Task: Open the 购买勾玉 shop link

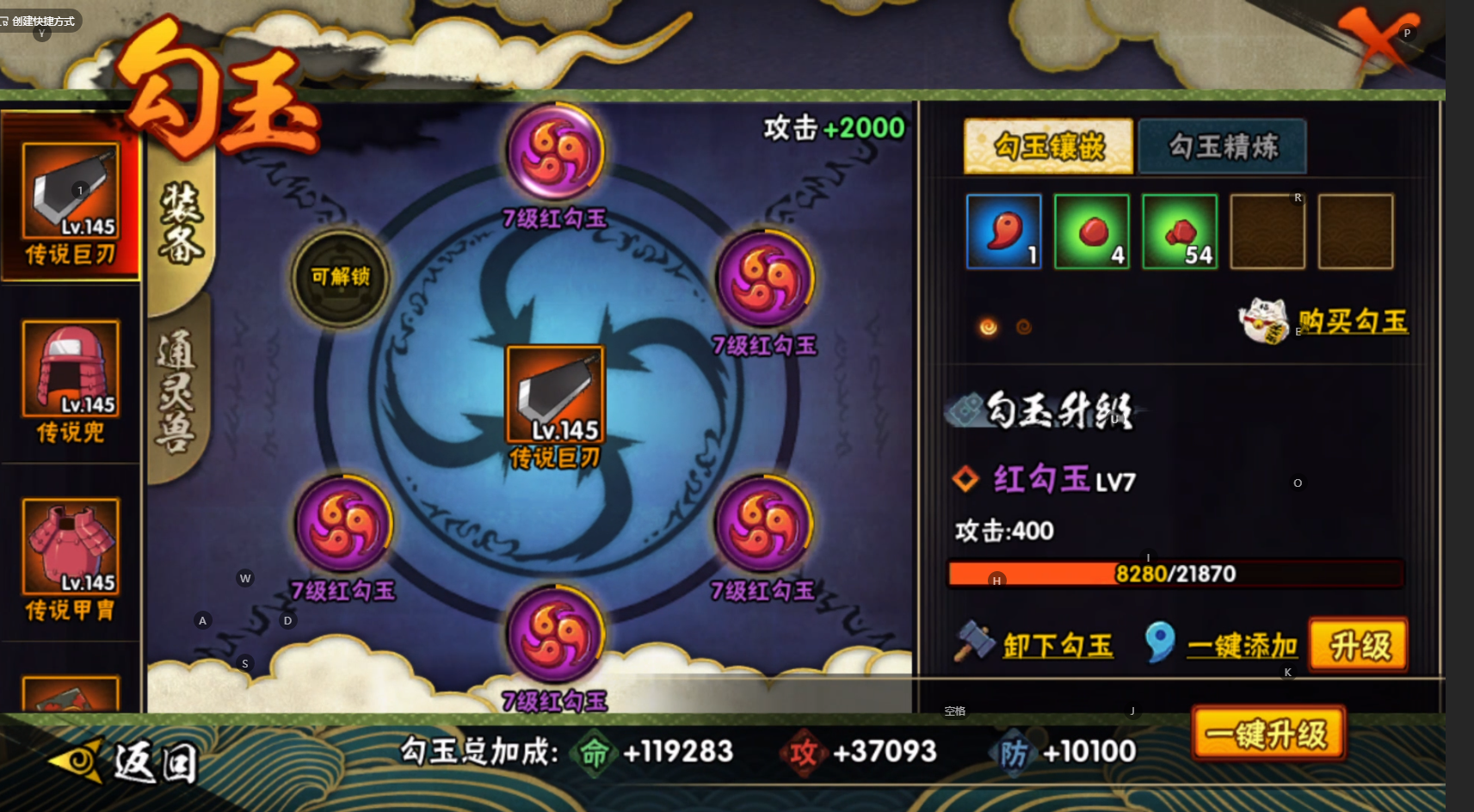Action: point(1352,322)
